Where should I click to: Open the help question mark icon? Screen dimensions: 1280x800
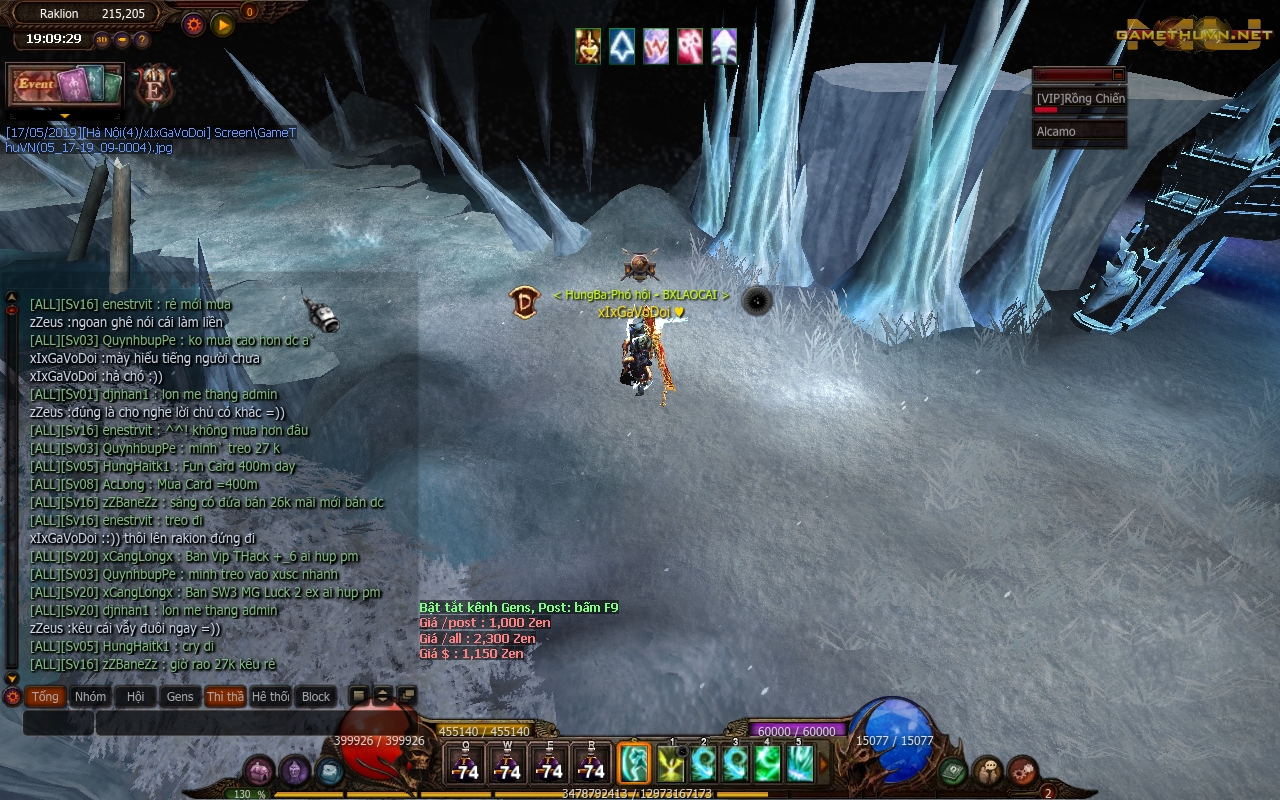(141, 38)
